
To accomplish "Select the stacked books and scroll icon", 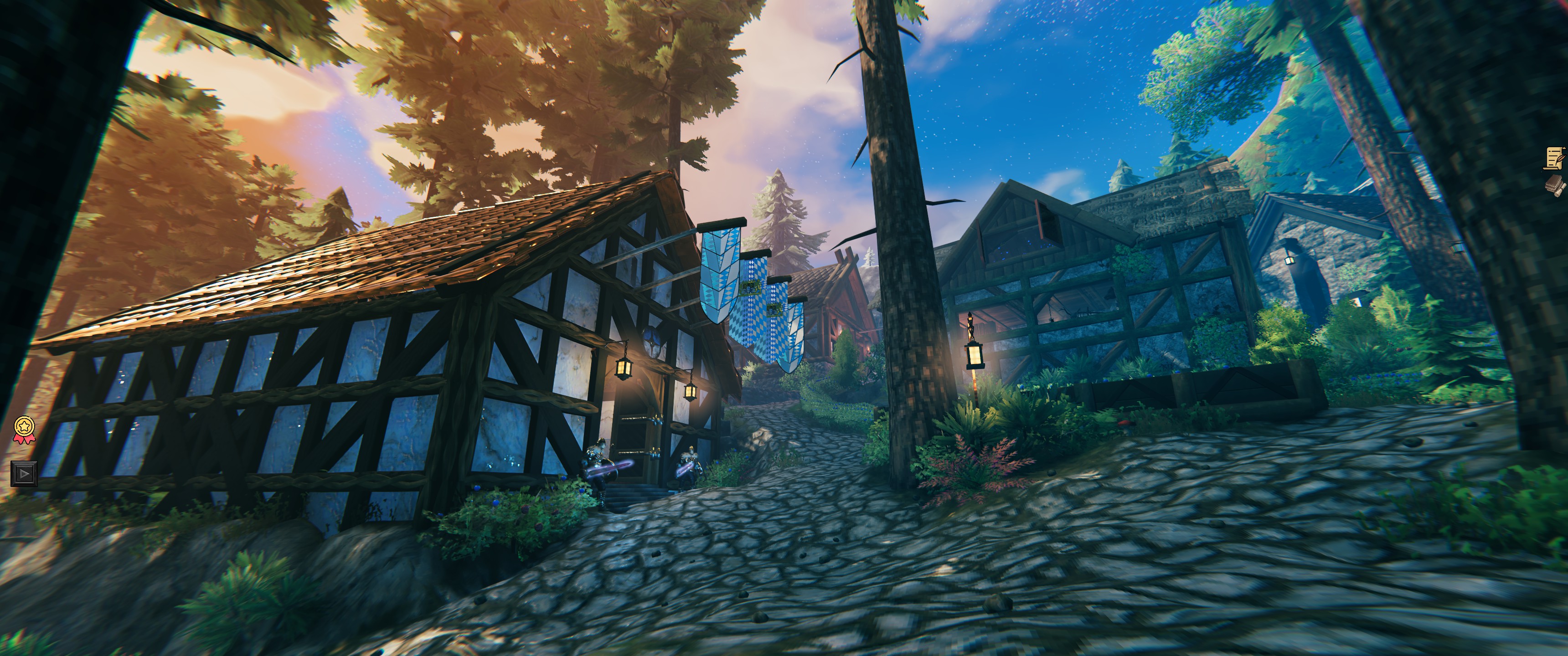I will (1557, 185).
